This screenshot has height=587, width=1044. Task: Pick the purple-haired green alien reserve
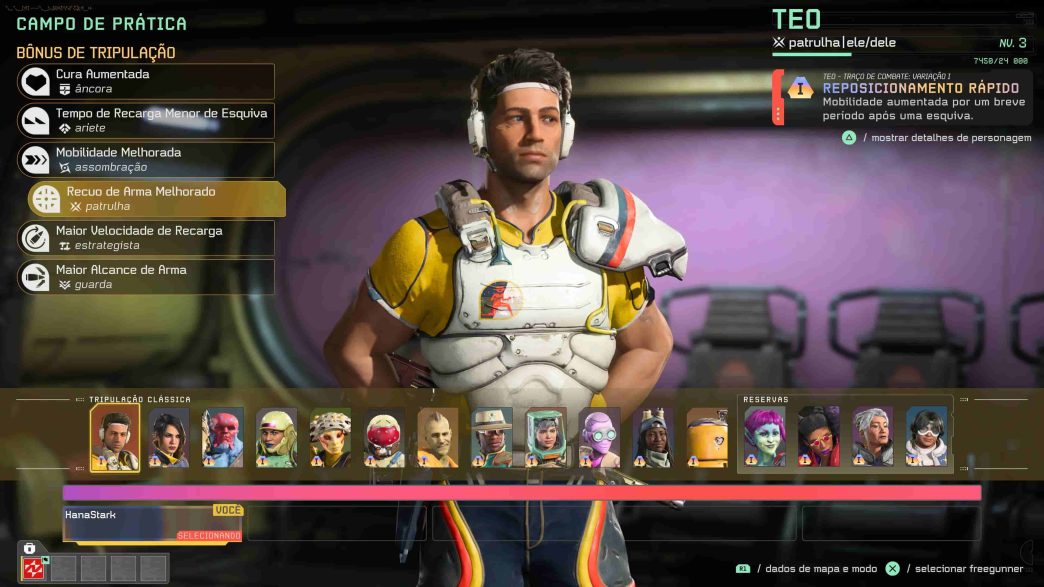[x=765, y=436]
